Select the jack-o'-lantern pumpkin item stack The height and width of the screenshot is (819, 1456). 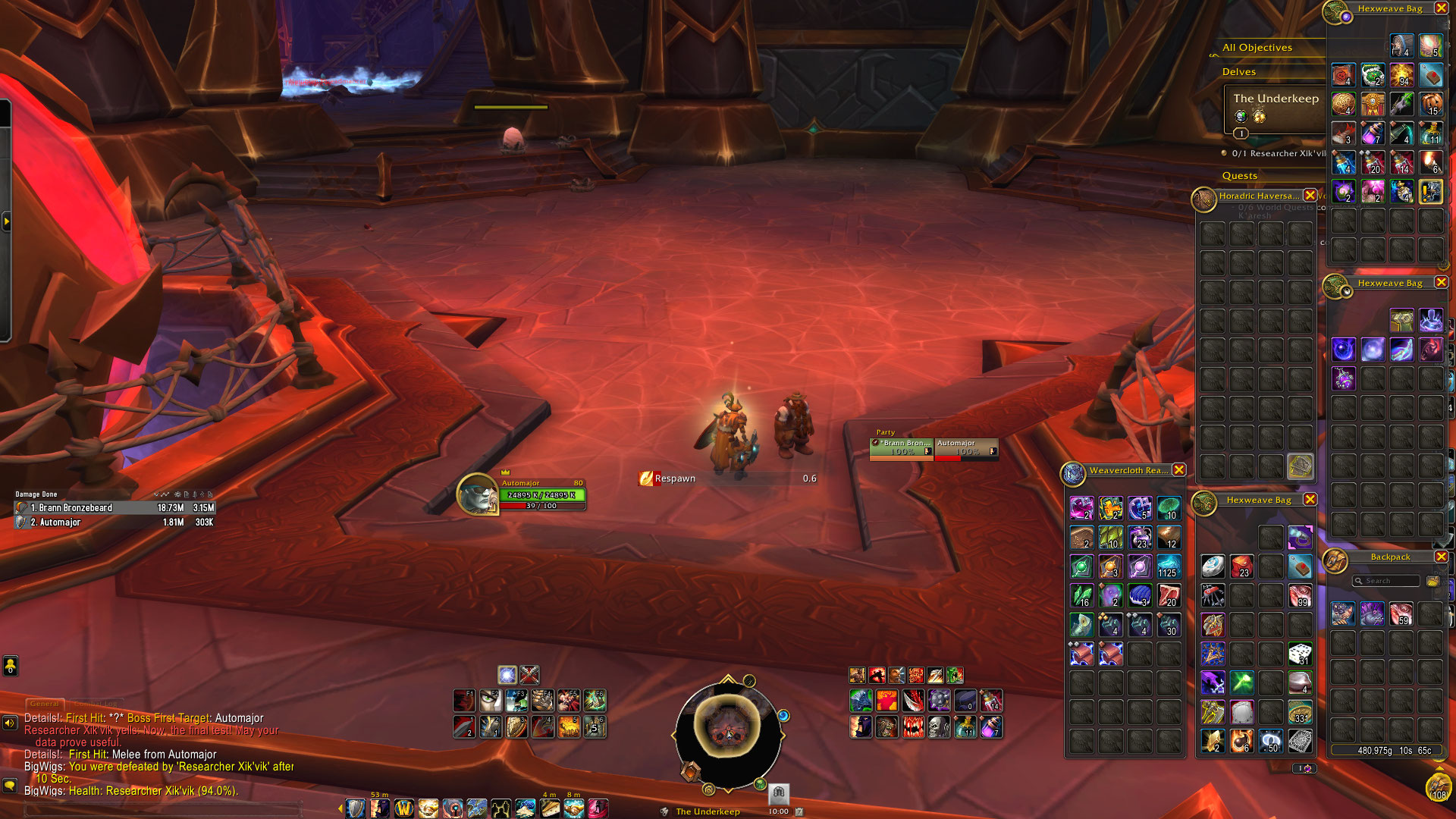coord(1431,104)
